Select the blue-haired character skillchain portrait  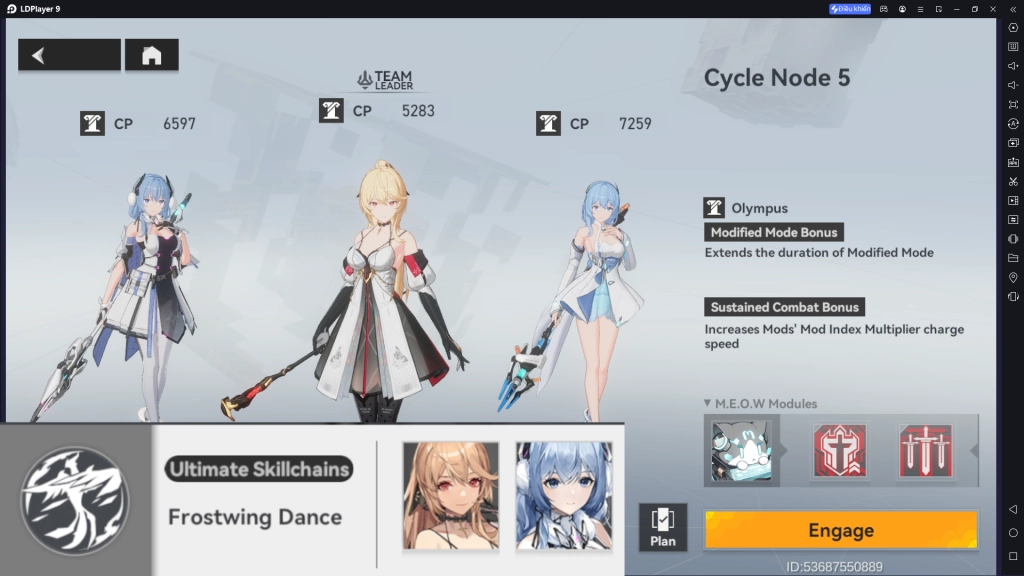coord(564,495)
